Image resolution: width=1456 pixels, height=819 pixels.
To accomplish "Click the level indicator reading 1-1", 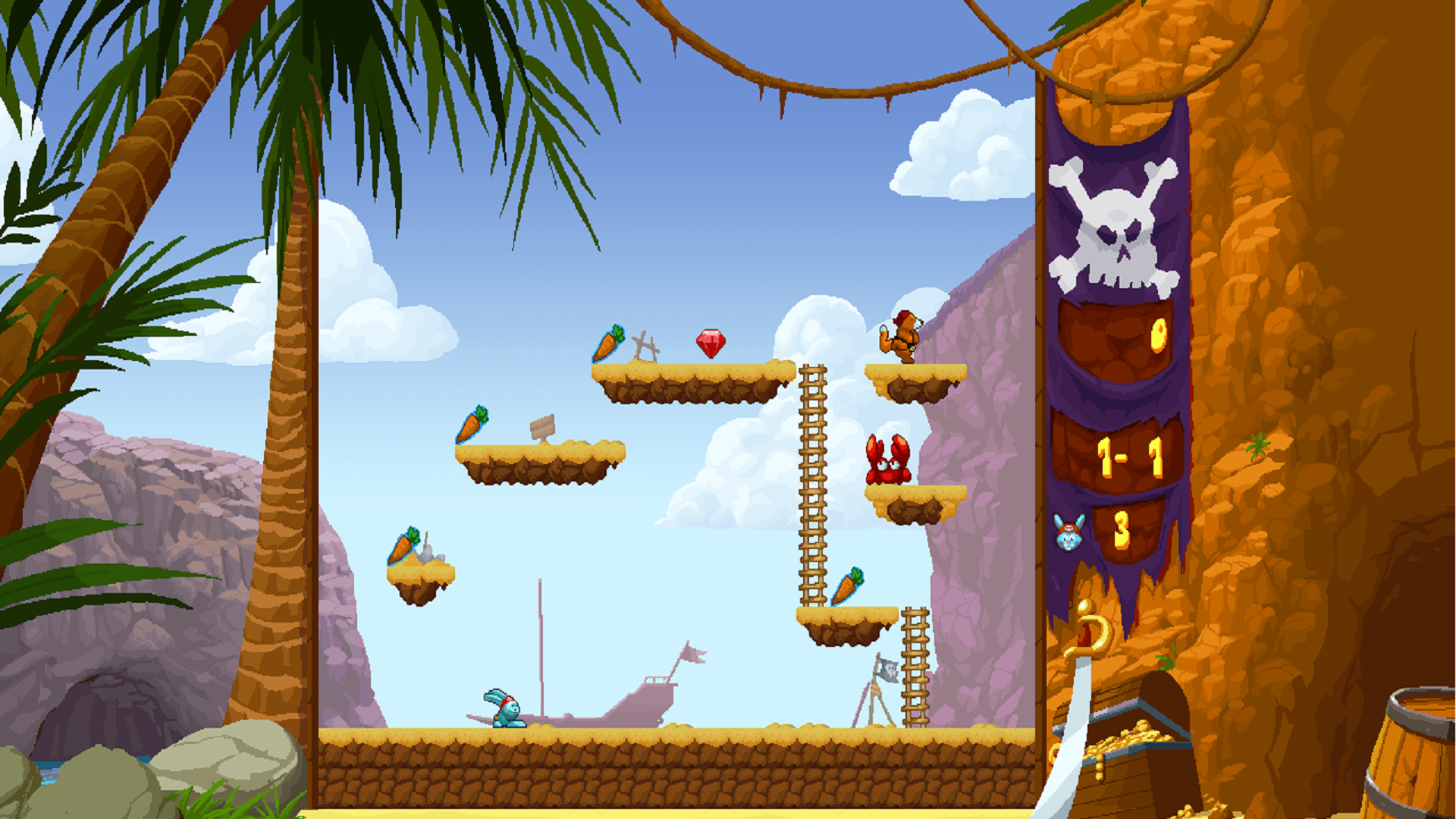I will 1131,455.
